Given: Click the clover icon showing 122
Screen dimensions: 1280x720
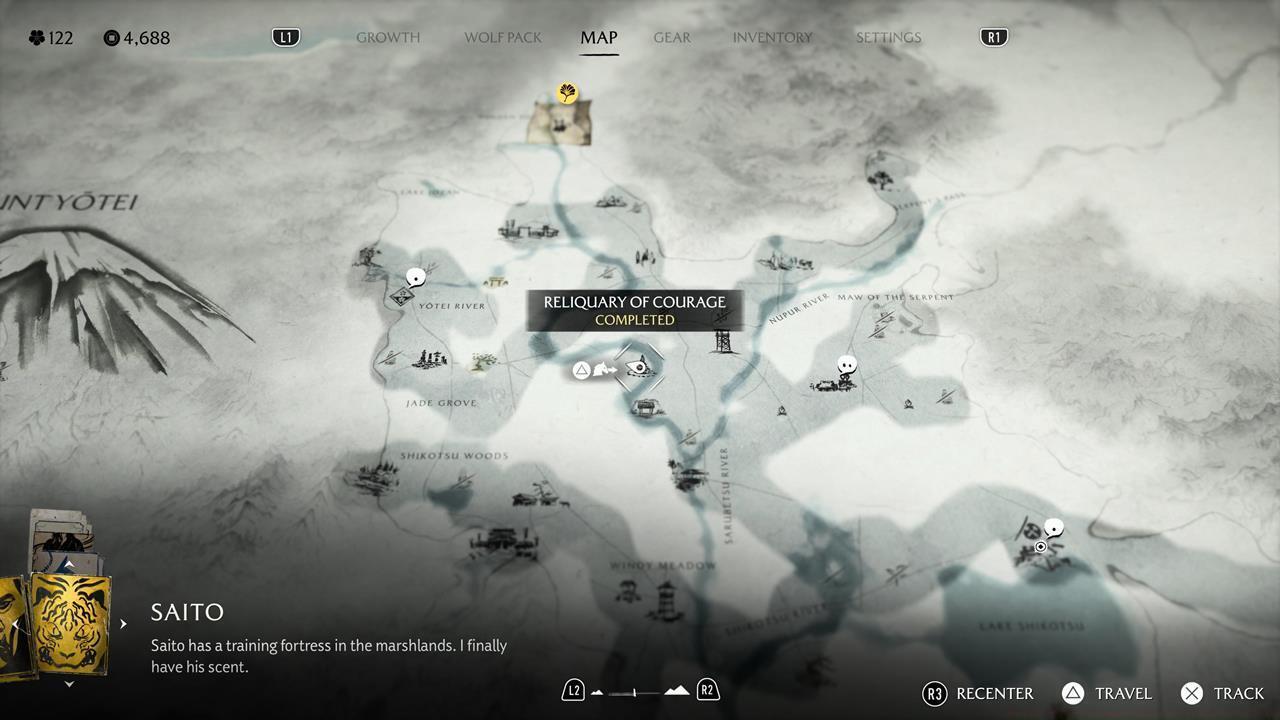Looking at the screenshot, I should (x=37, y=37).
